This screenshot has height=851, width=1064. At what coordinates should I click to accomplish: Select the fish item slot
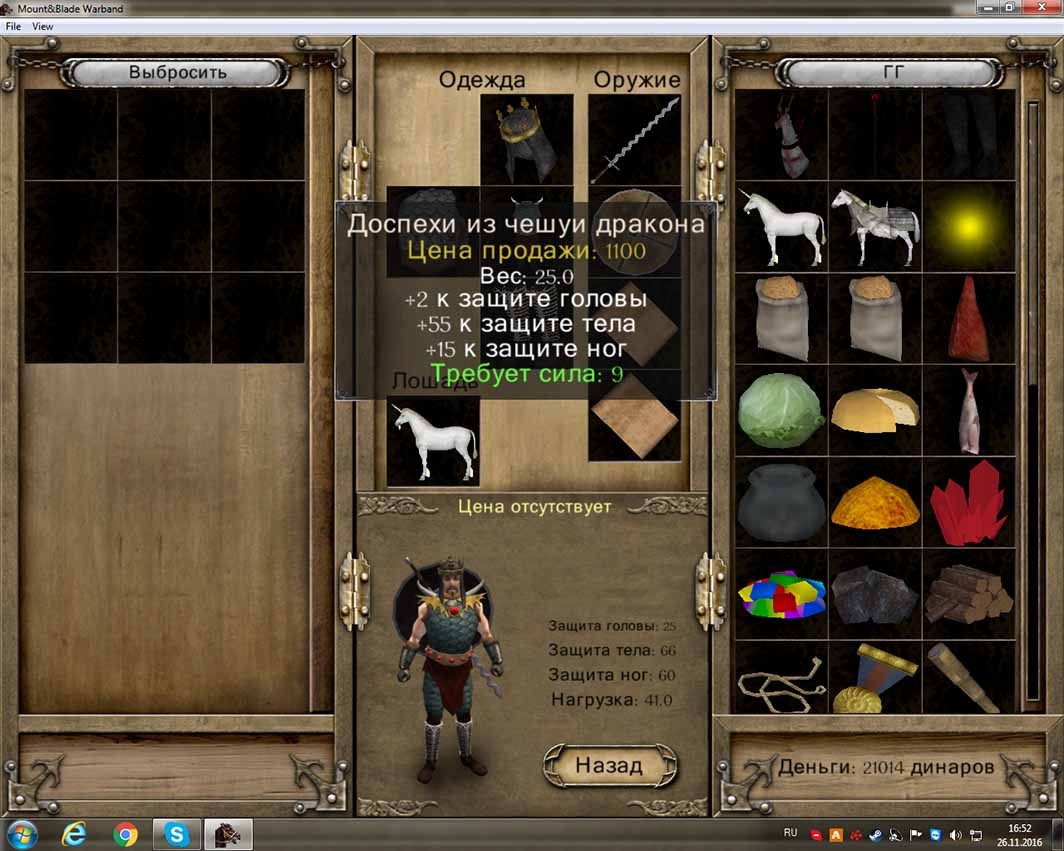coord(967,411)
